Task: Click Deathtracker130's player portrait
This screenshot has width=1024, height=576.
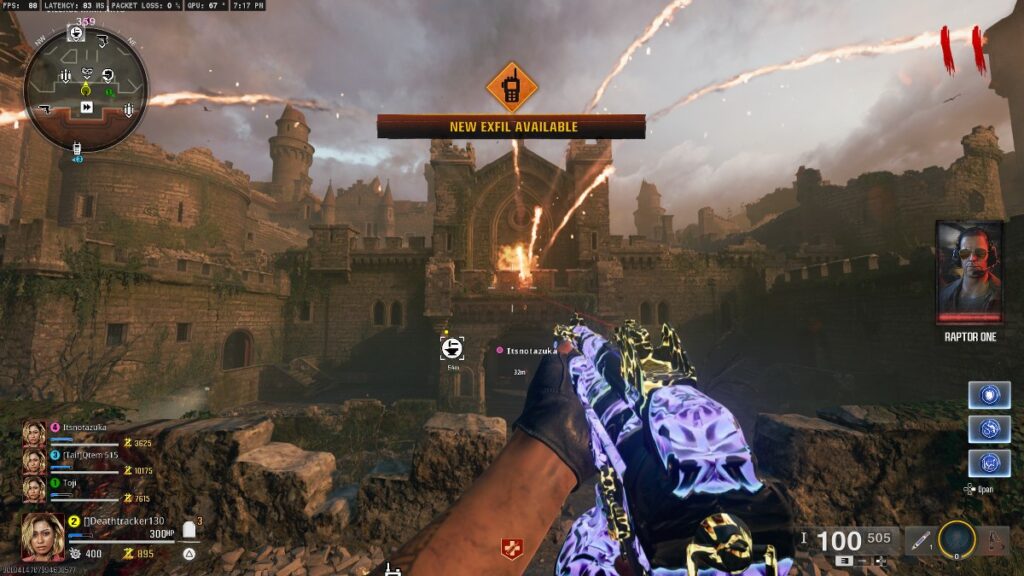Action: 43,537
